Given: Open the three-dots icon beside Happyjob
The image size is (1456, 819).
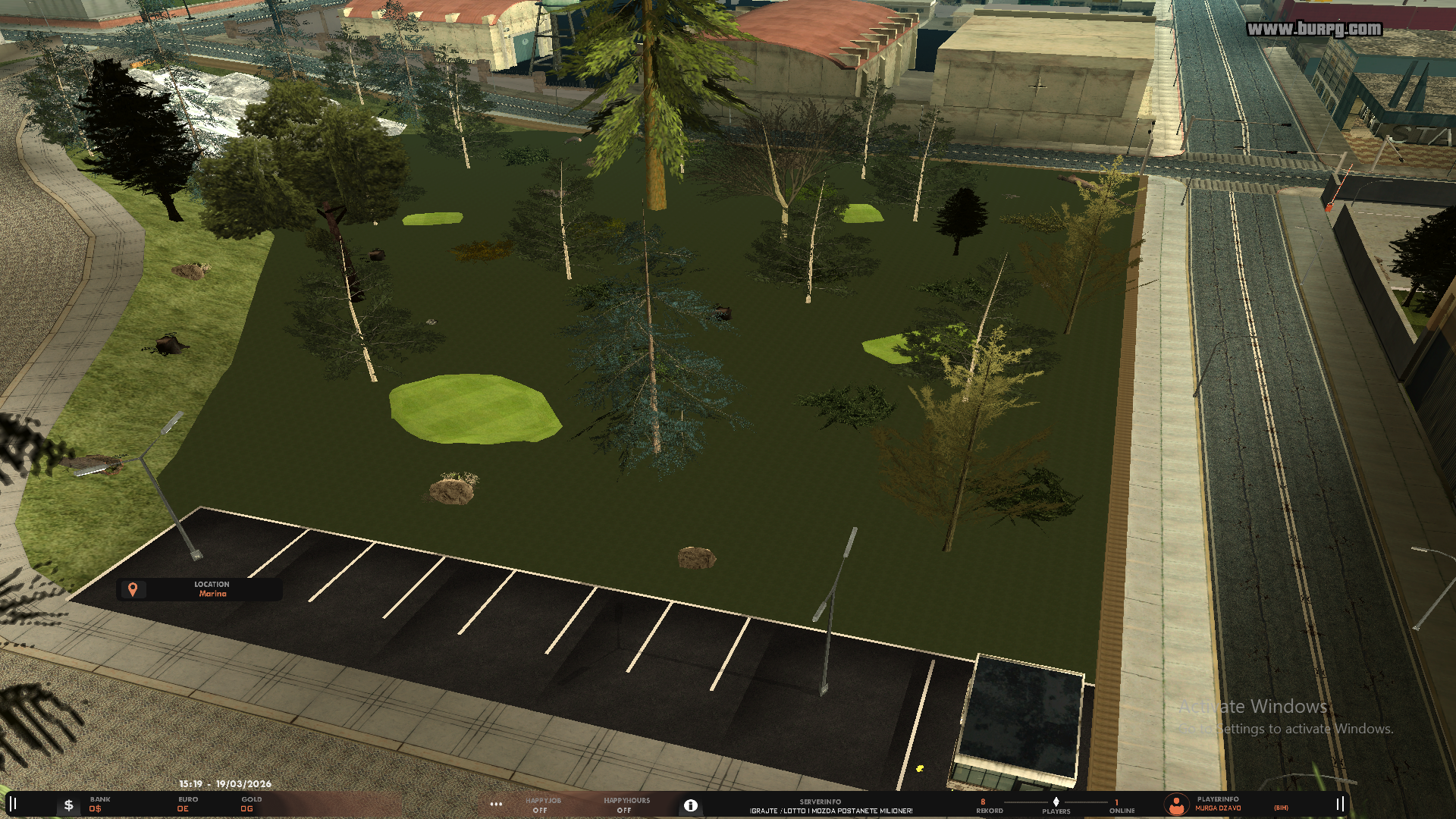Looking at the screenshot, I should tap(496, 805).
